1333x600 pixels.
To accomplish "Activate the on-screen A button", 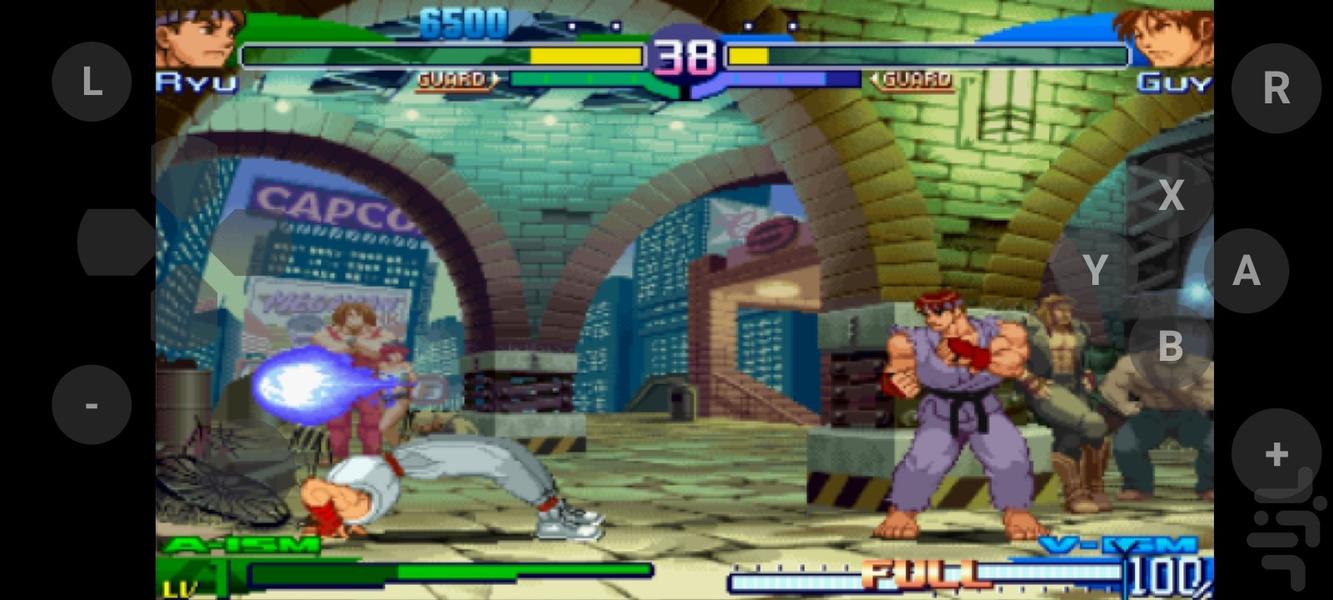I will click(x=1246, y=270).
